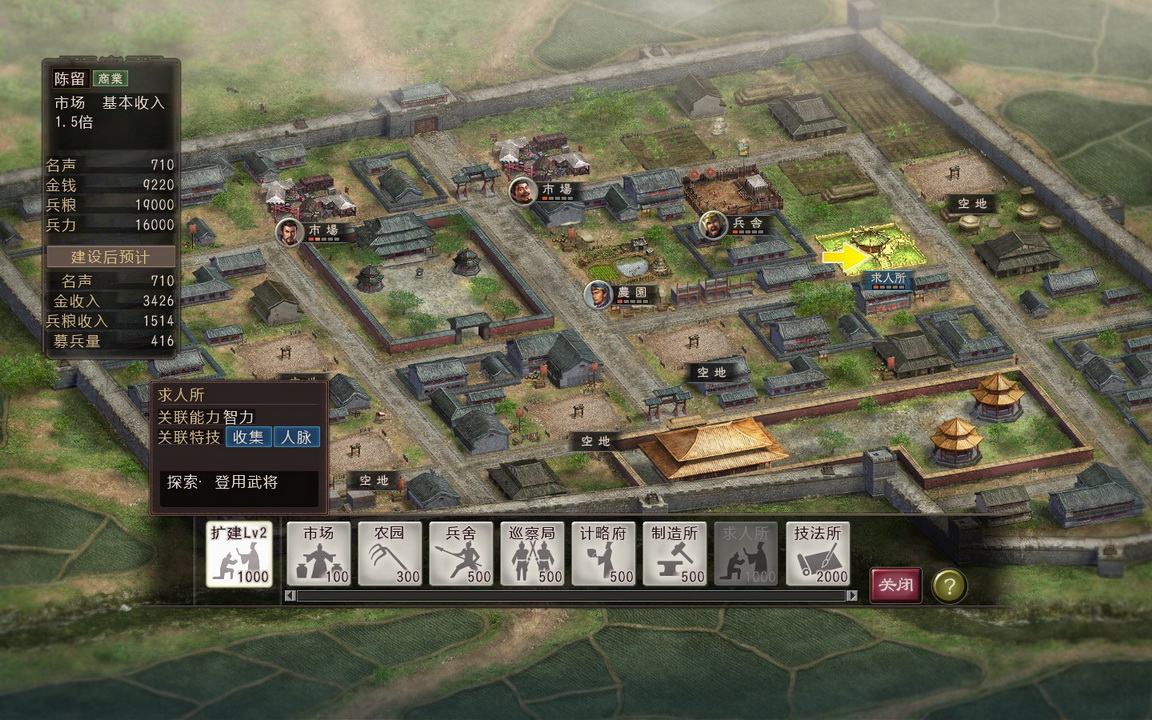This screenshot has height=720, width=1152.
Task: Choose 市场 from the build bar
Action: click(x=319, y=554)
